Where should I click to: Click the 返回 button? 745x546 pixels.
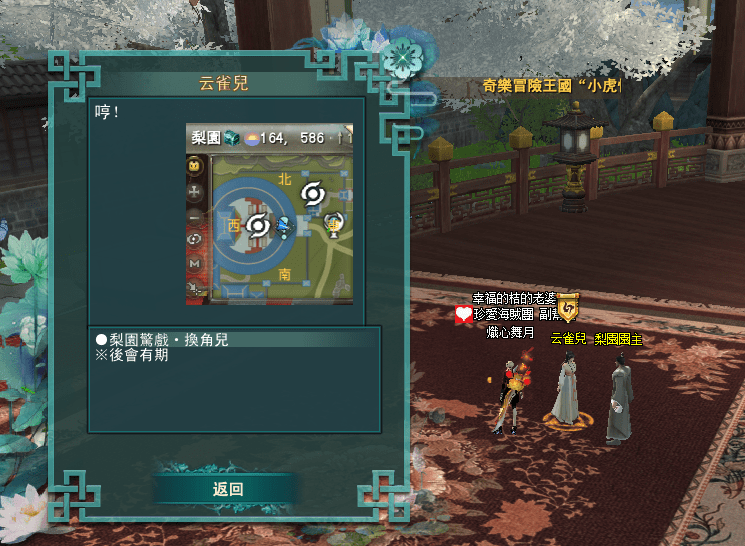click(x=227, y=489)
